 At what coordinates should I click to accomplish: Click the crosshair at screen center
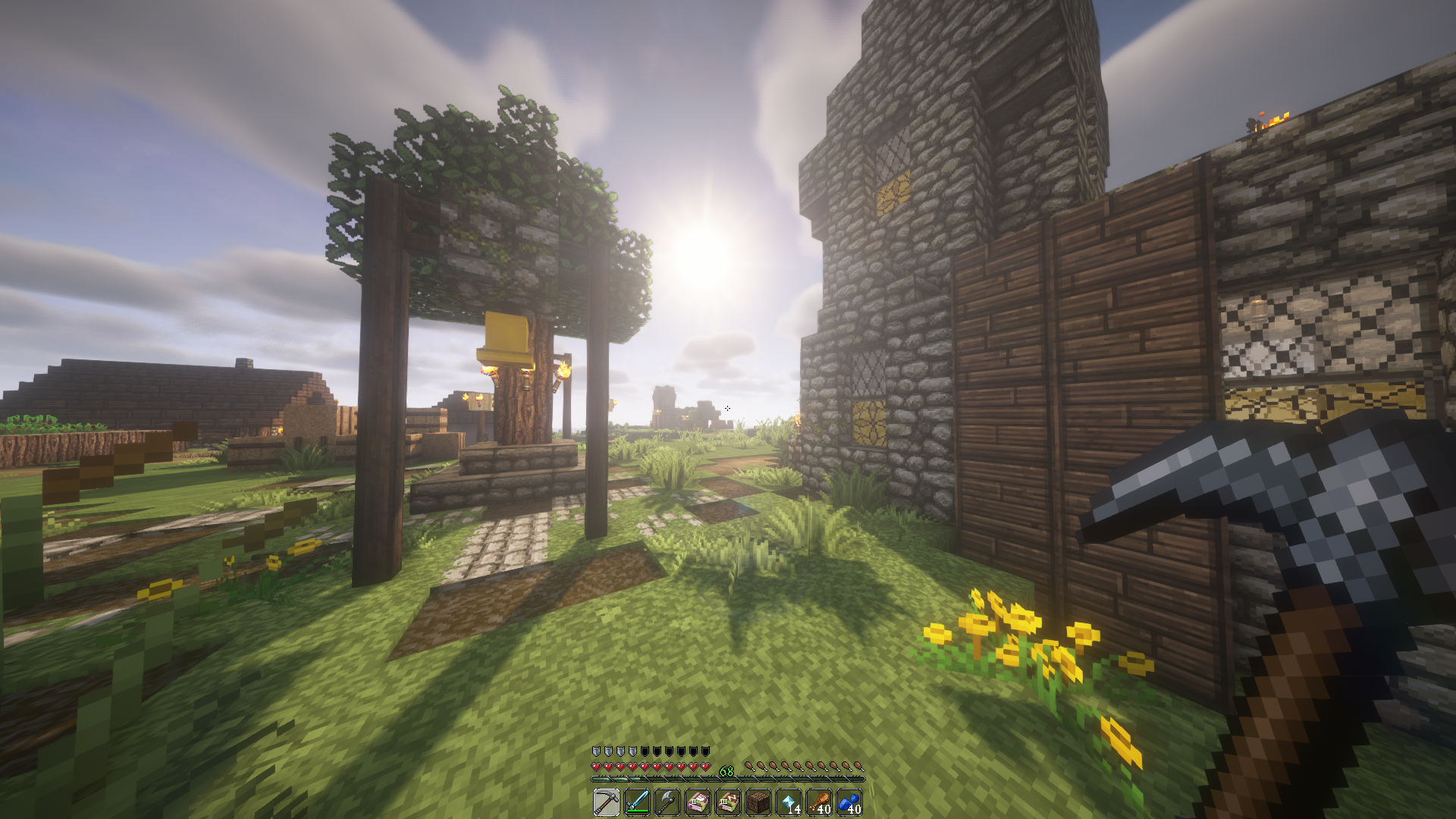click(x=728, y=408)
